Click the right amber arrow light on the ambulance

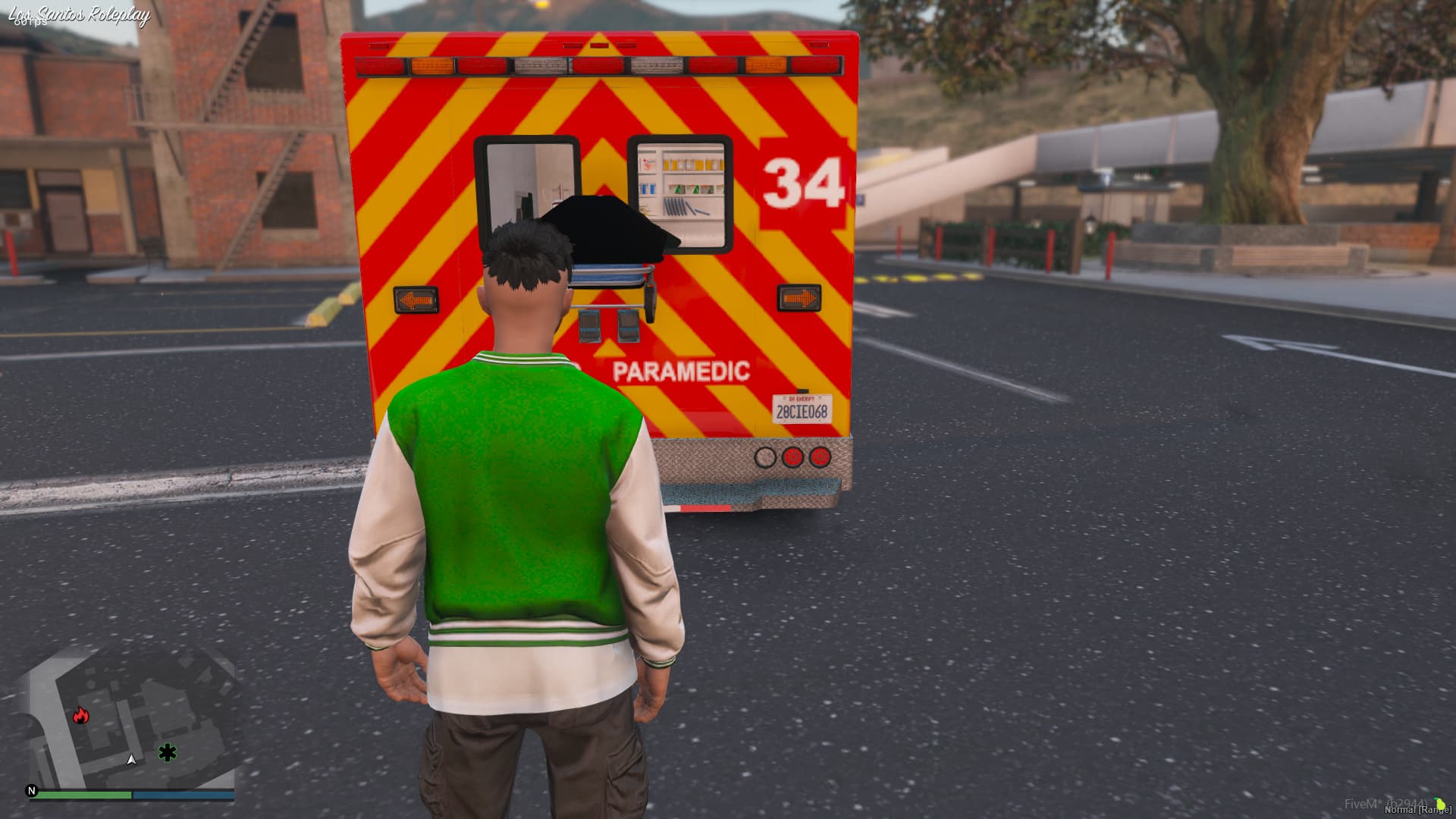(x=798, y=298)
